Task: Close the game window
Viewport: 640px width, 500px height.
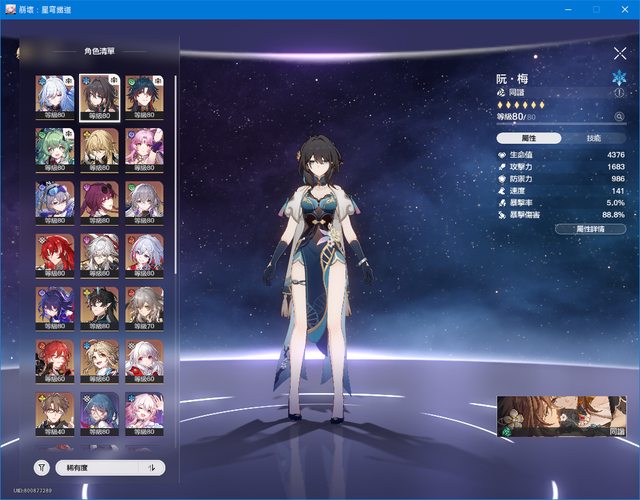Action: [625, 9]
